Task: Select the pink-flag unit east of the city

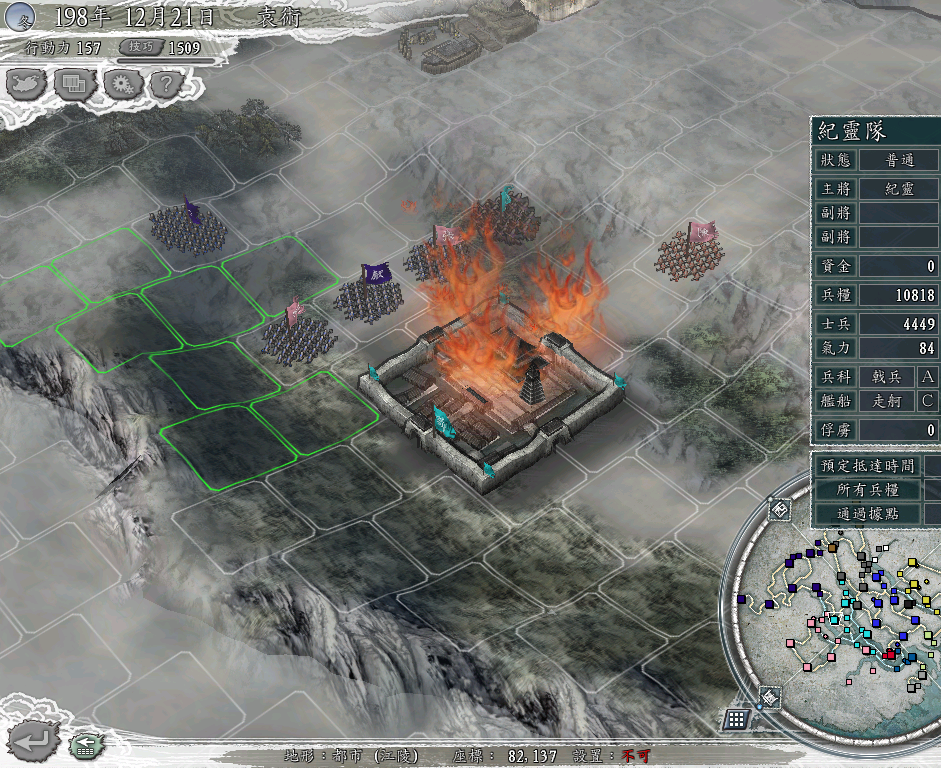Action: click(x=692, y=253)
